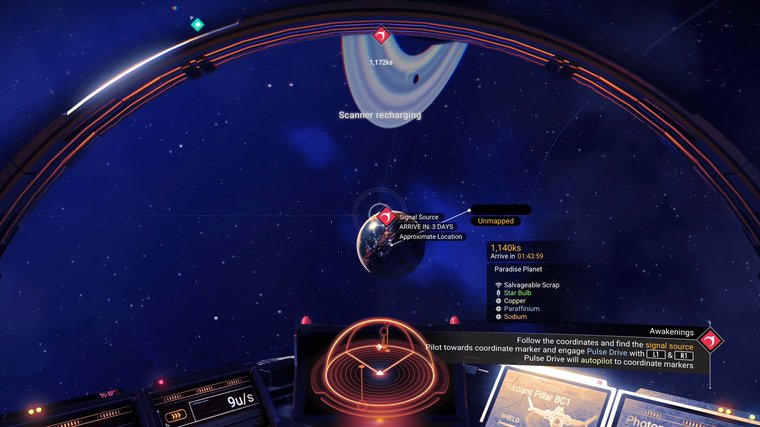This screenshot has height=427, width=760.
Task: Click the orange cockpit radar display
Action: [380, 364]
